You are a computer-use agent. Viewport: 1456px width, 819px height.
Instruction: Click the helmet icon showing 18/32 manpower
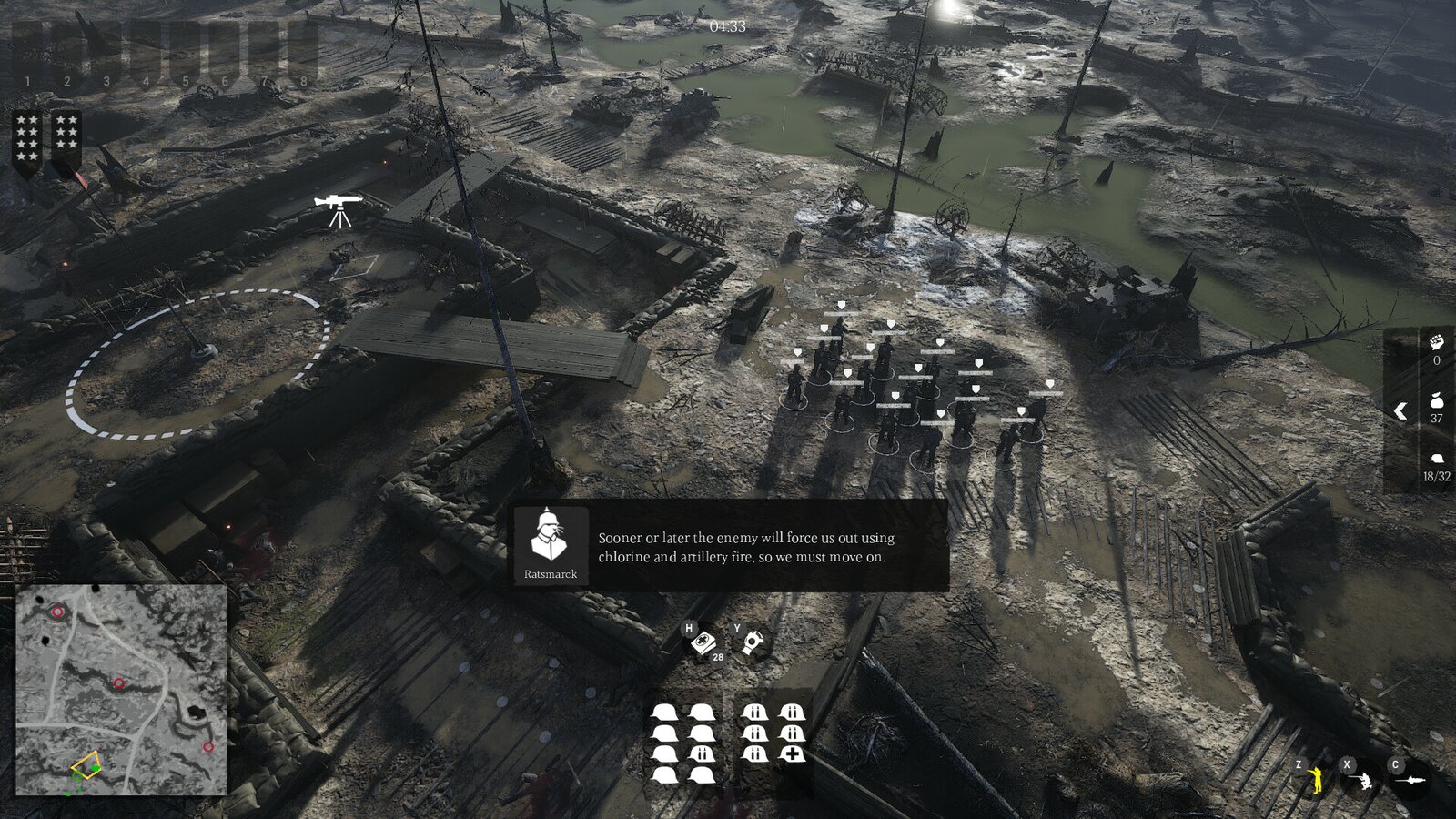[x=1438, y=458]
